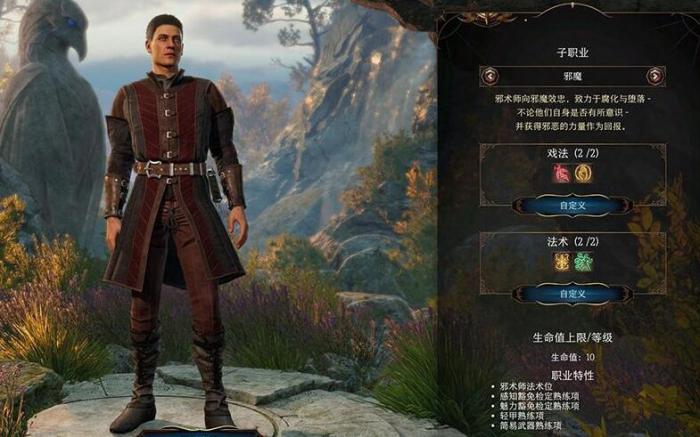Open 自定义 under 戏法 cantrips
The image size is (700, 437).
coord(571,204)
